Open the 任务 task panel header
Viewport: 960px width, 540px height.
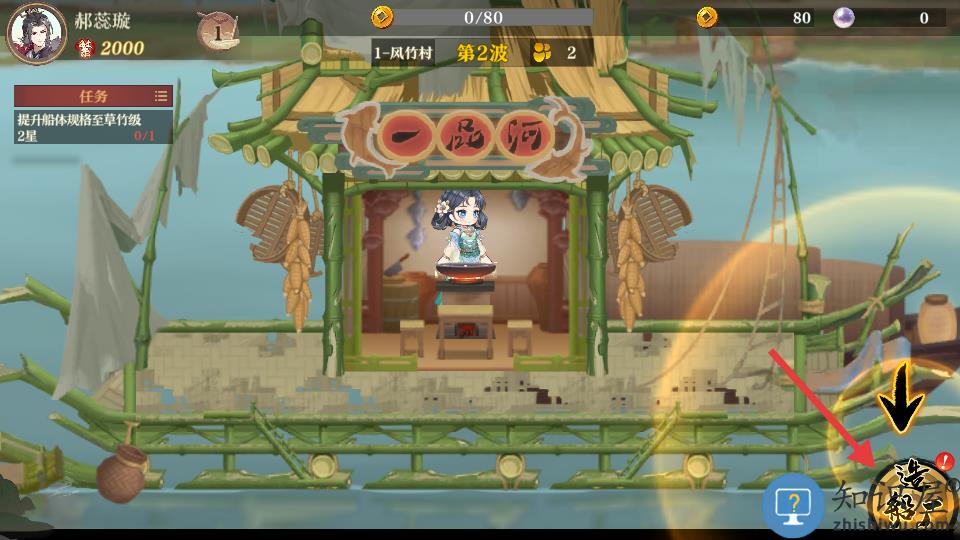tap(93, 96)
